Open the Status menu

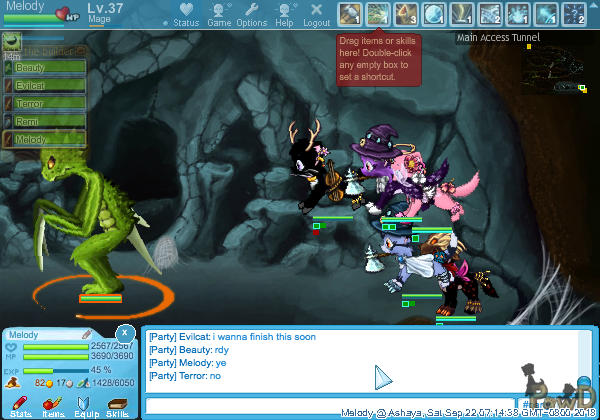click(185, 14)
